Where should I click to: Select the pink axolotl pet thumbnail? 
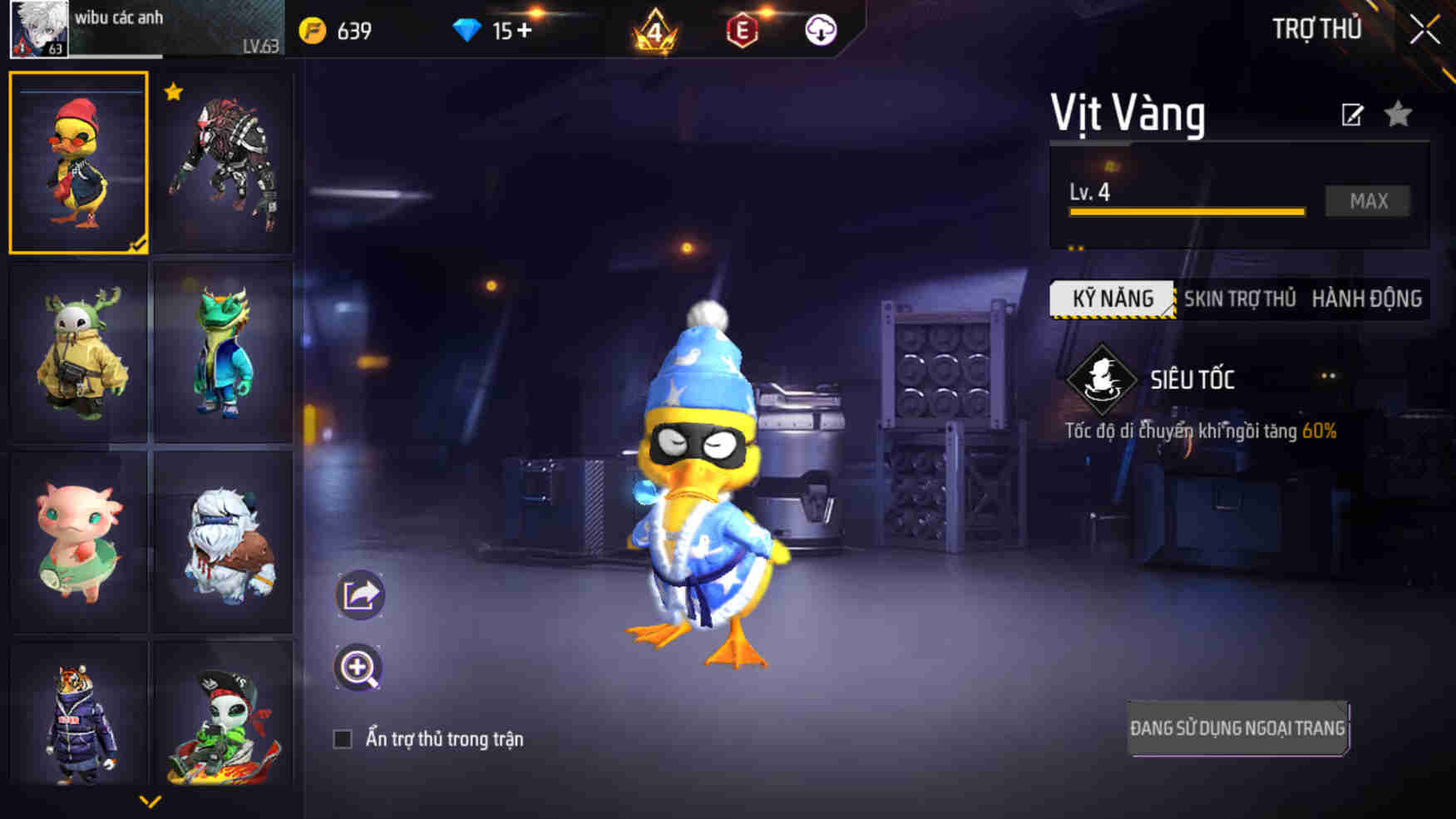coord(78,539)
